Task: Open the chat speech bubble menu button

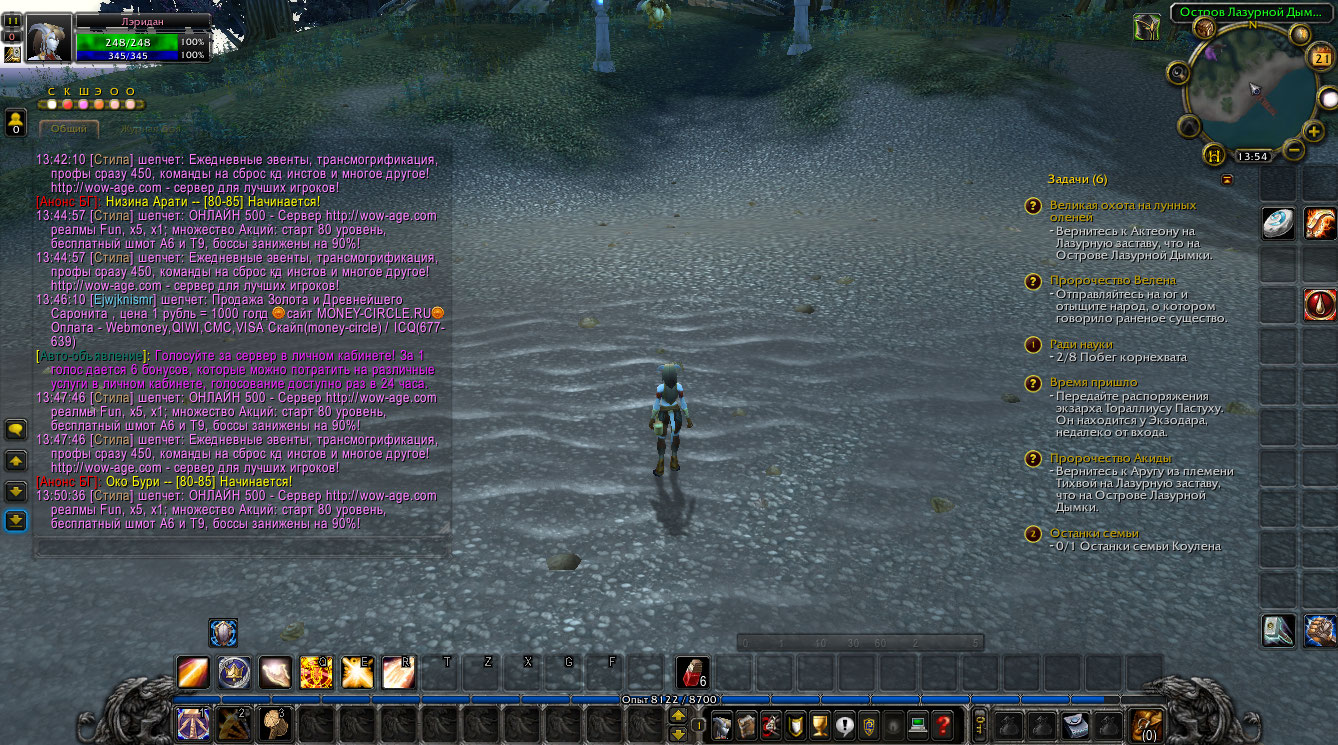Action: (16, 430)
